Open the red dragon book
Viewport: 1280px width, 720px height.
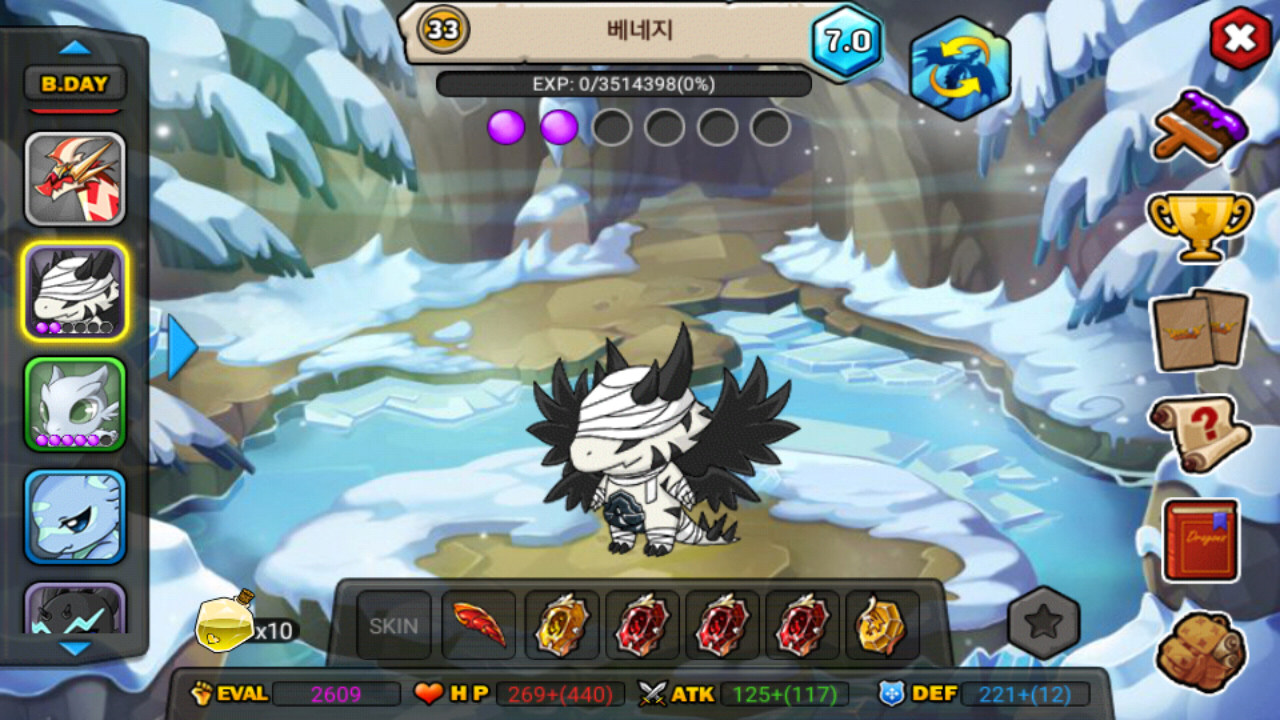click(x=1200, y=540)
